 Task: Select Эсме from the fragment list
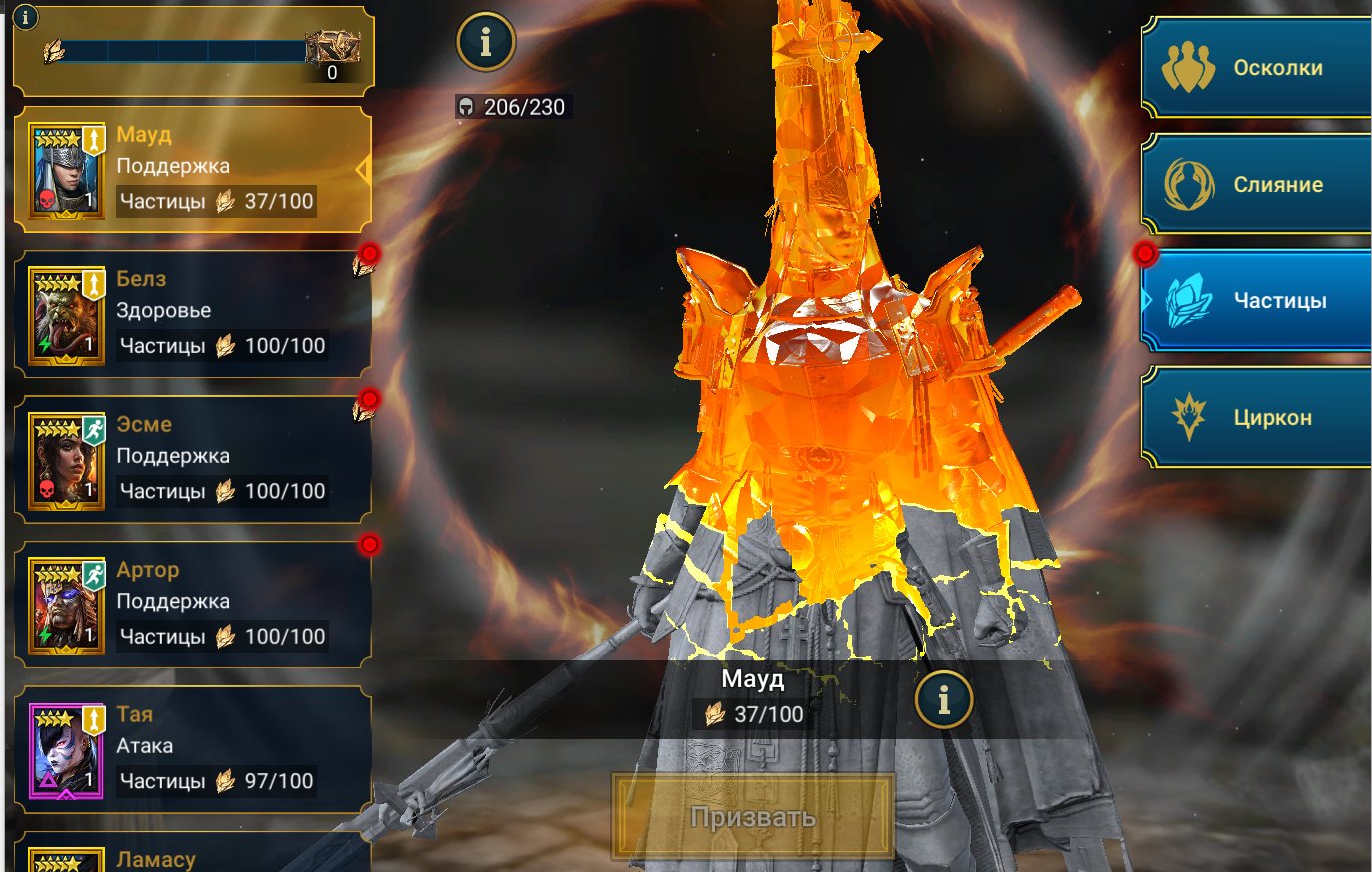tap(193, 459)
